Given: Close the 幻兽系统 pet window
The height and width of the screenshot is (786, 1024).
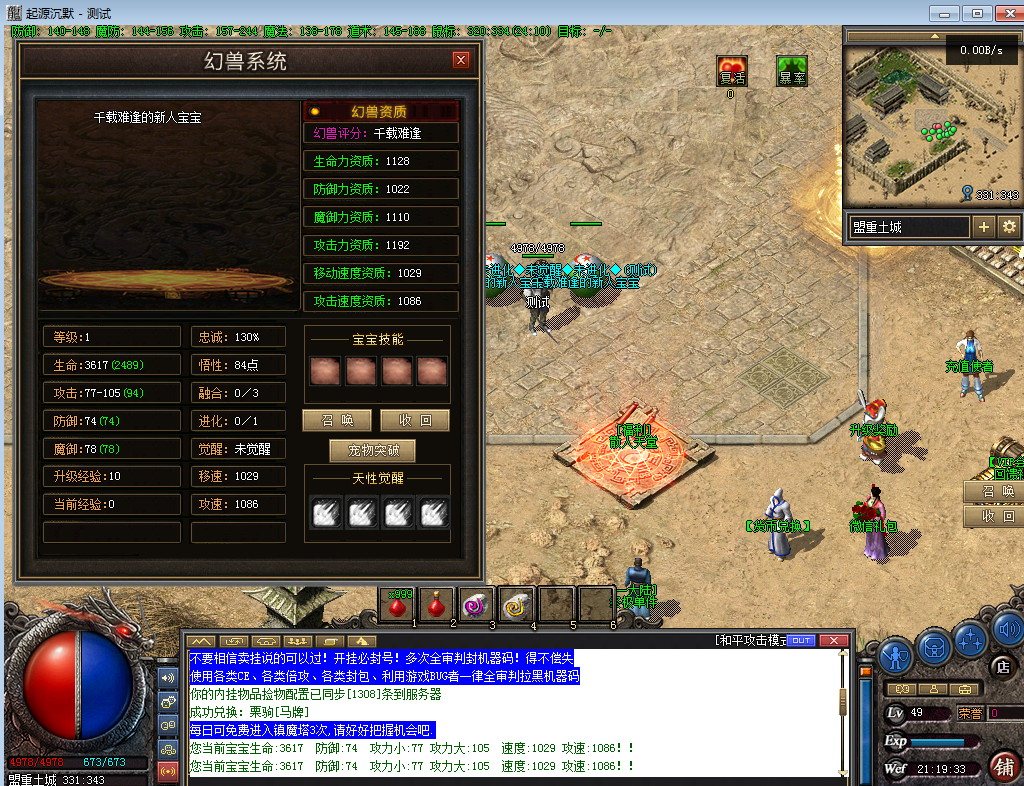Looking at the screenshot, I should (461, 60).
